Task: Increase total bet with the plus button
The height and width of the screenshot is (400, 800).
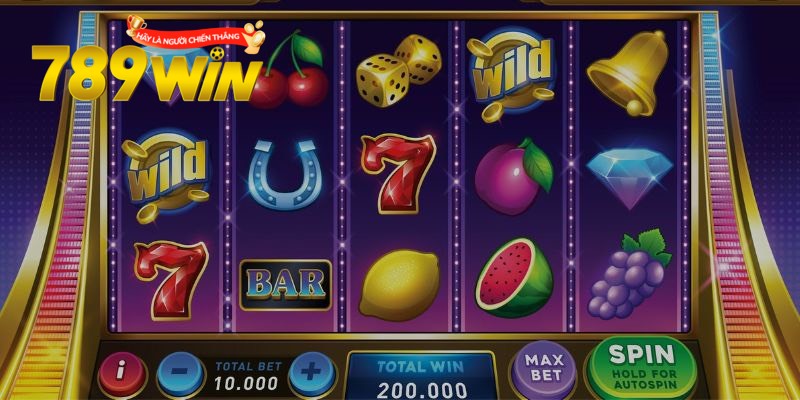Action: pyautogui.click(x=311, y=374)
